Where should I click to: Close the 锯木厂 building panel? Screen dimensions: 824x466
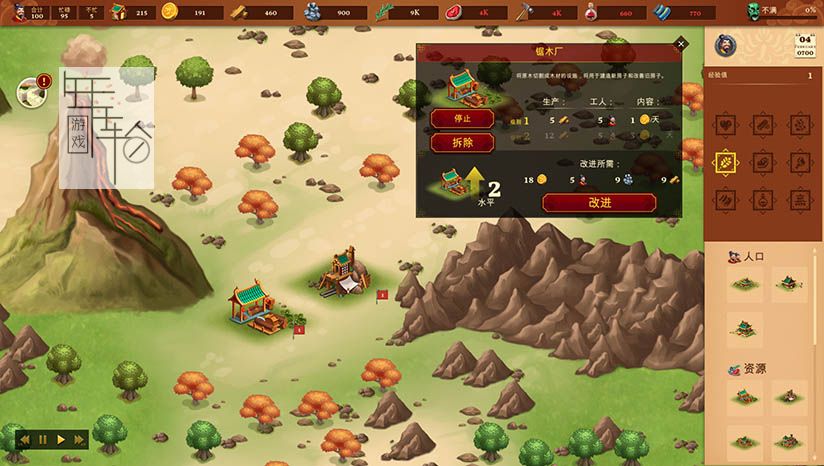[x=681, y=44]
